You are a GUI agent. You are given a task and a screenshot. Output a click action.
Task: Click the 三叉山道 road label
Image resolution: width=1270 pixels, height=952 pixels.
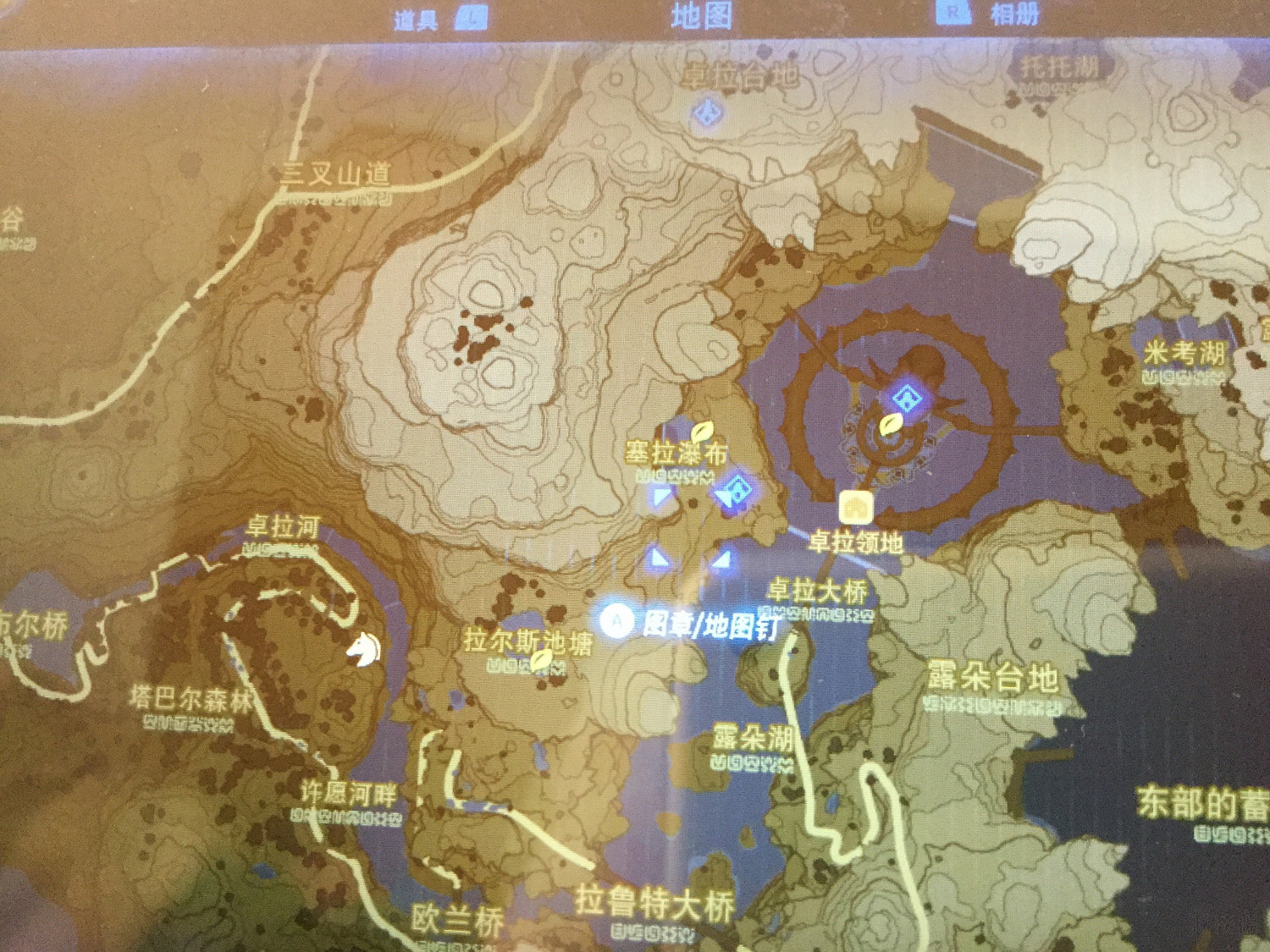coord(339,172)
